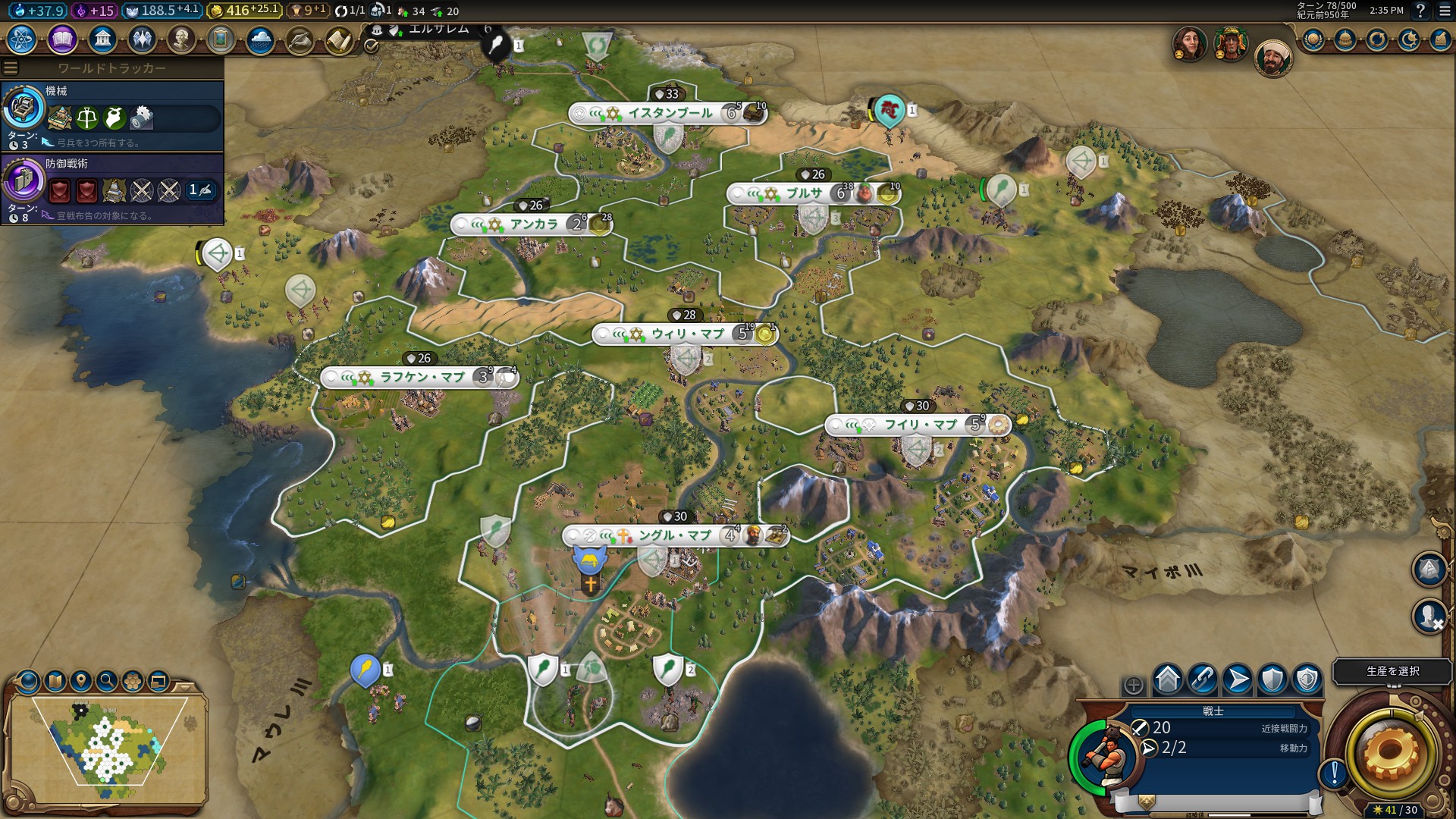Open the government building icon
1456x819 pixels.
[102, 39]
